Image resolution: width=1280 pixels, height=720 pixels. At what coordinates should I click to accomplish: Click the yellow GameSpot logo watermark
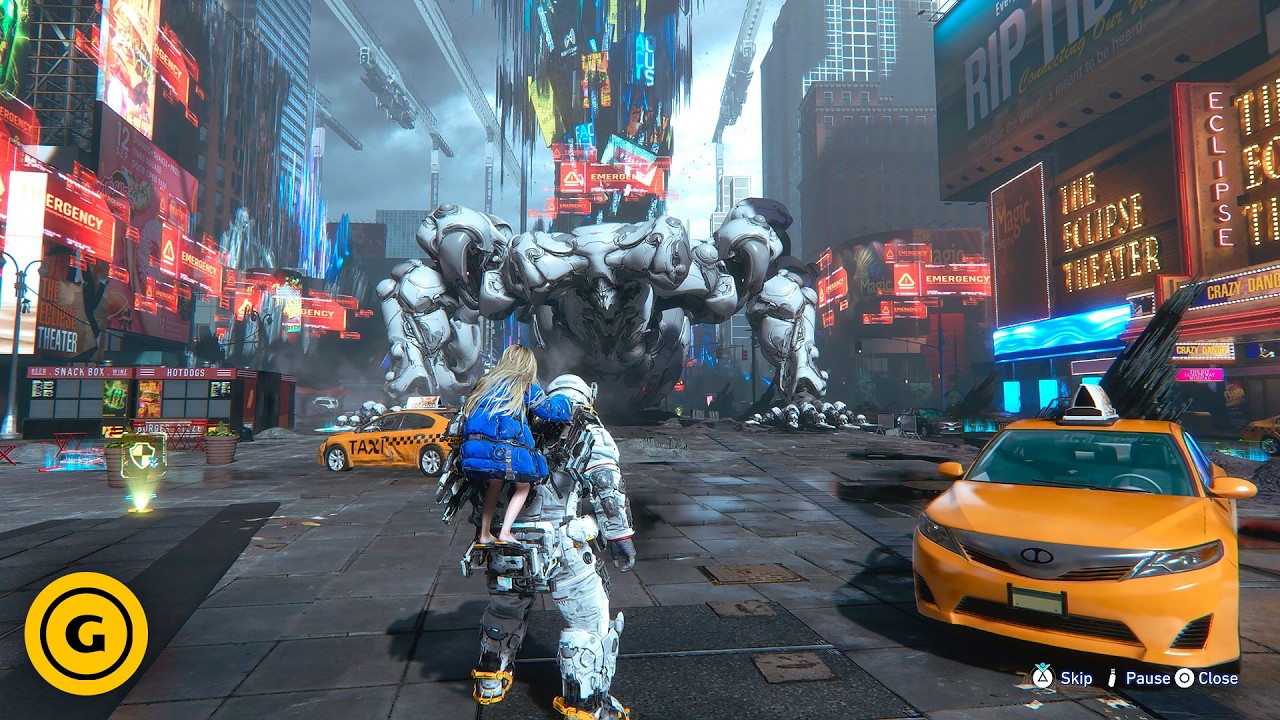coord(86,633)
